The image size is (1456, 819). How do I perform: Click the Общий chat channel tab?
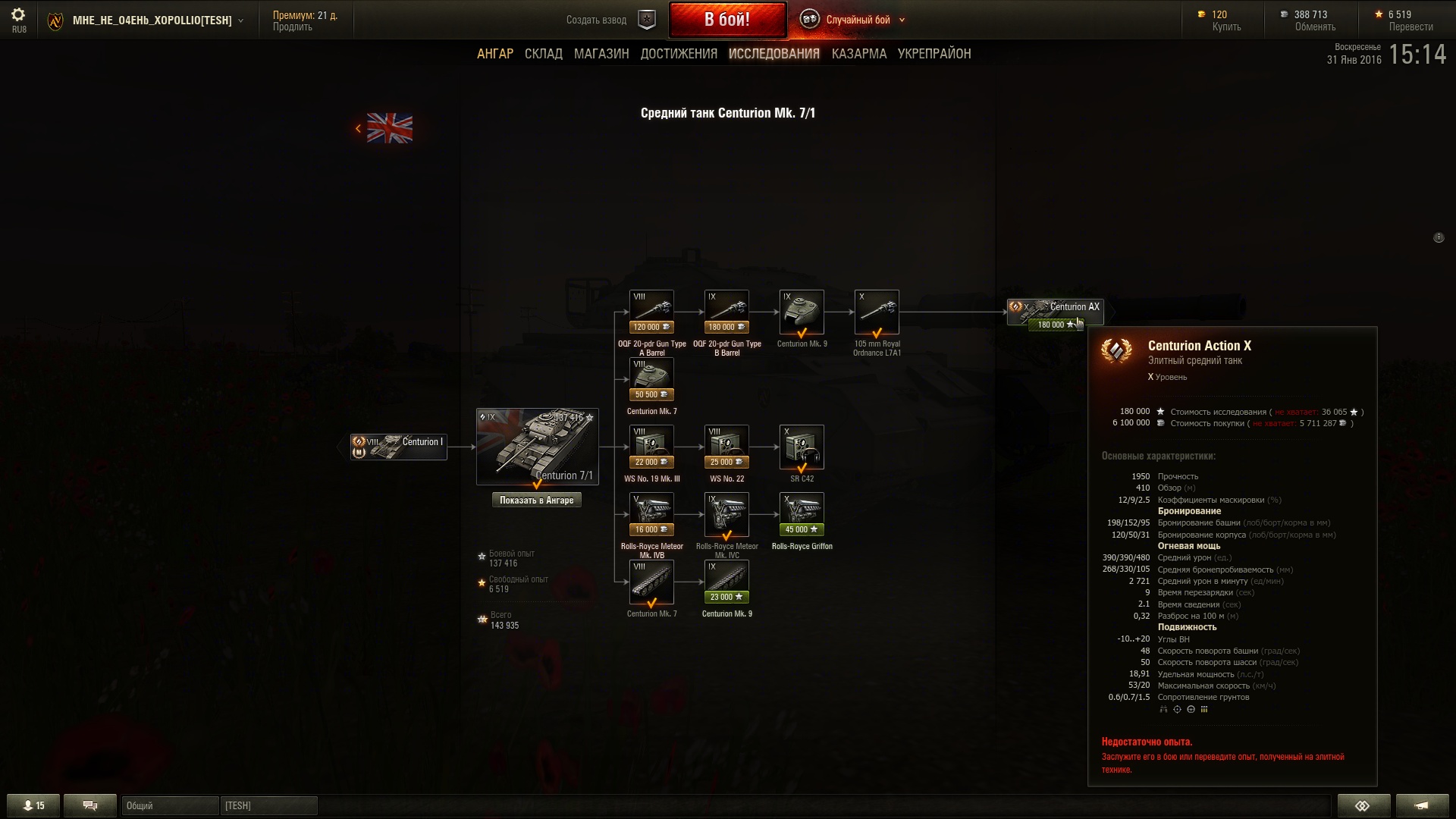click(170, 805)
